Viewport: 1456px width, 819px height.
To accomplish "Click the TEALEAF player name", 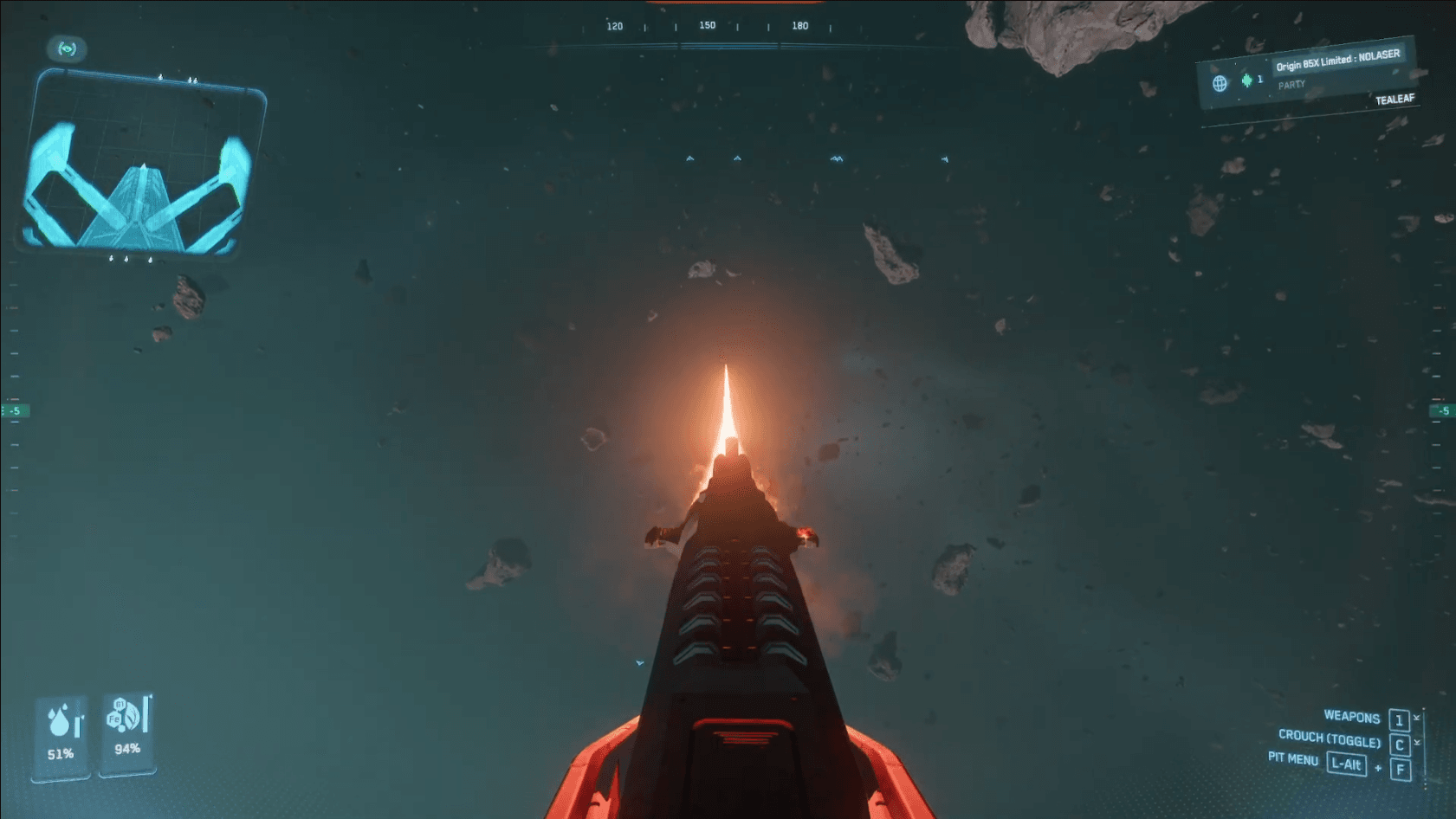I will pos(1395,99).
